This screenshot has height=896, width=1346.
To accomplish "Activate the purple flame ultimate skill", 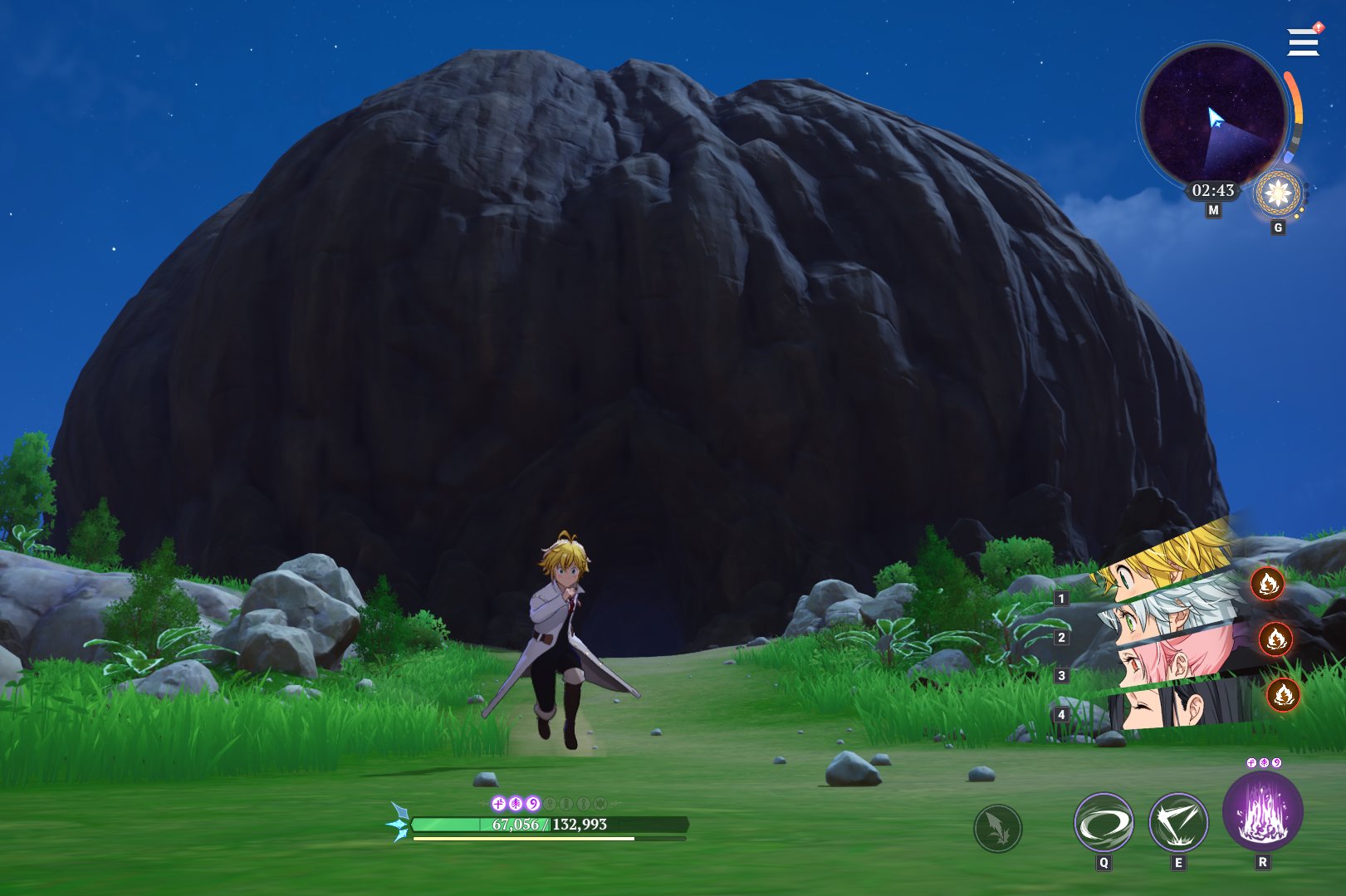I will coord(1262,811).
